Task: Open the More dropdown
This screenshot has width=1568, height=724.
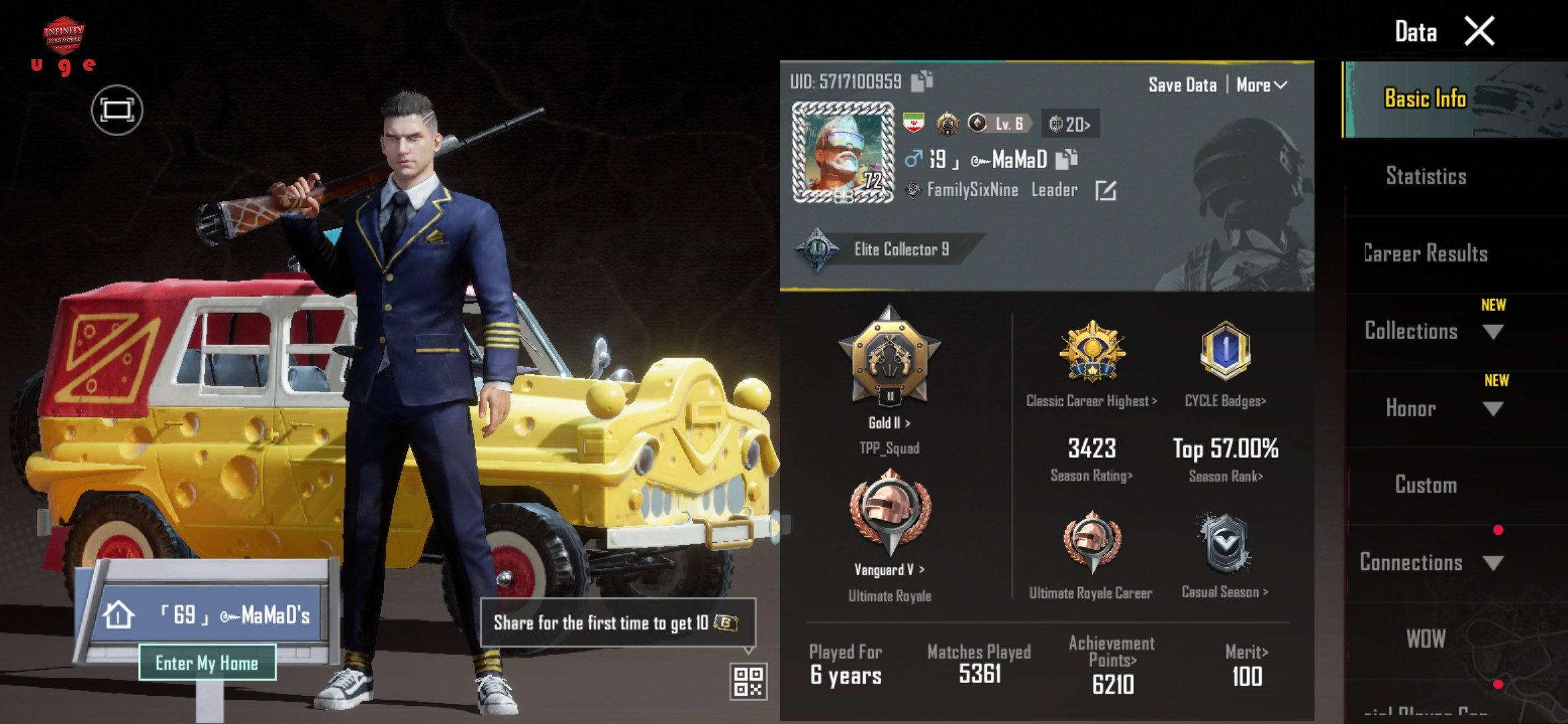Action: (1261, 85)
